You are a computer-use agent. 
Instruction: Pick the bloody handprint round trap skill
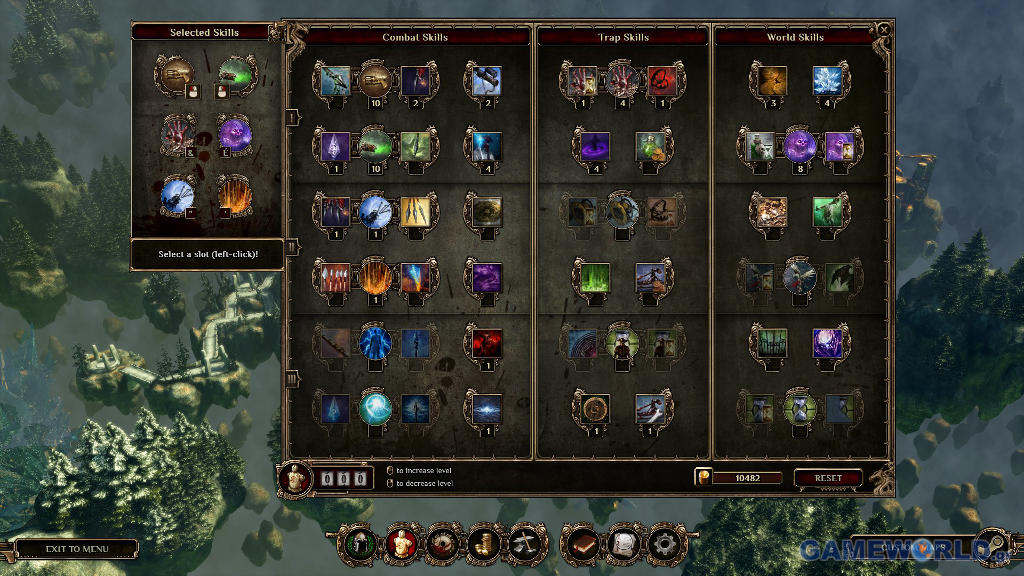pyautogui.click(x=622, y=80)
